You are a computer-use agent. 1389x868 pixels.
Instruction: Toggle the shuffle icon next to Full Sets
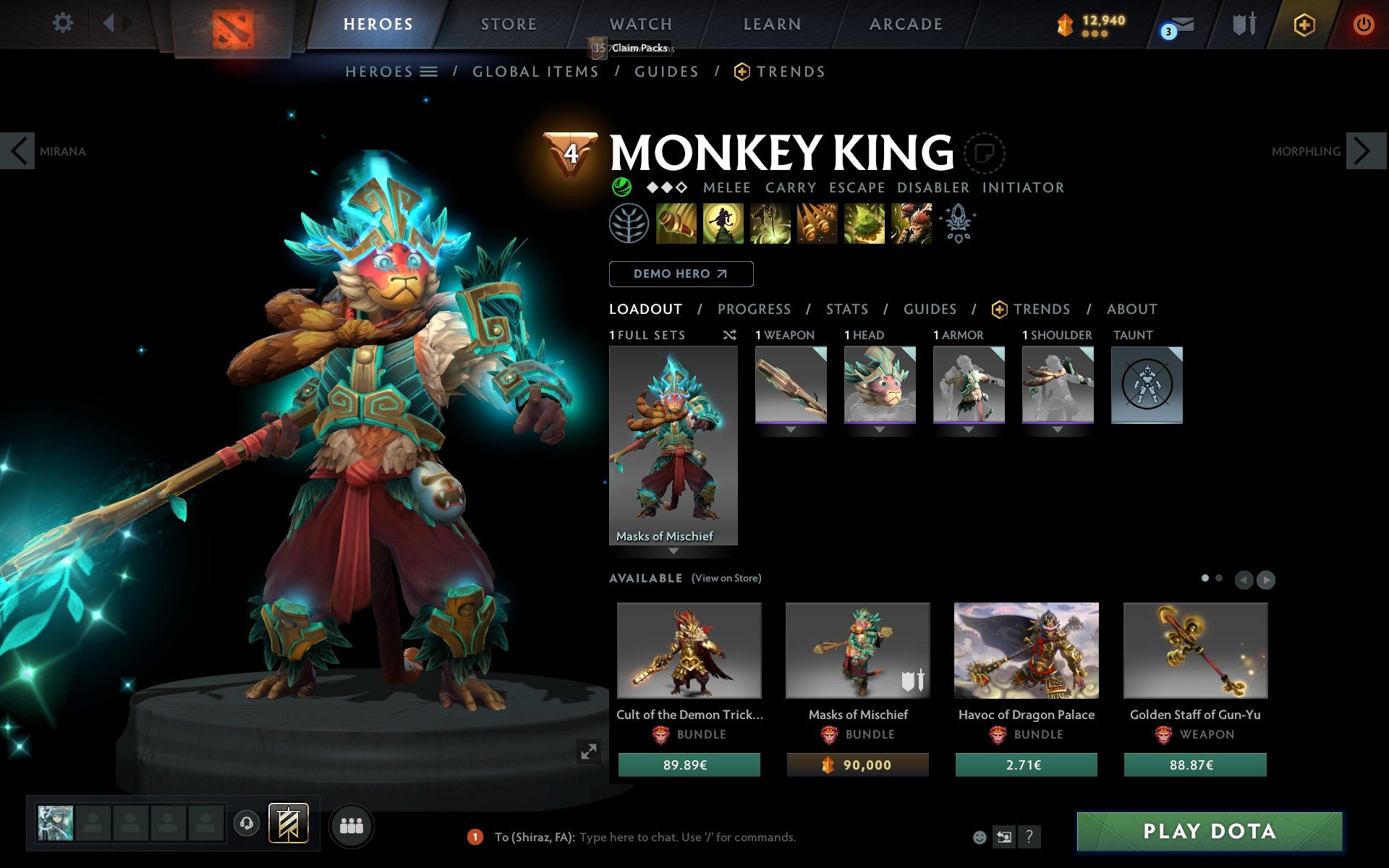pyautogui.click(x=729, y=336)
